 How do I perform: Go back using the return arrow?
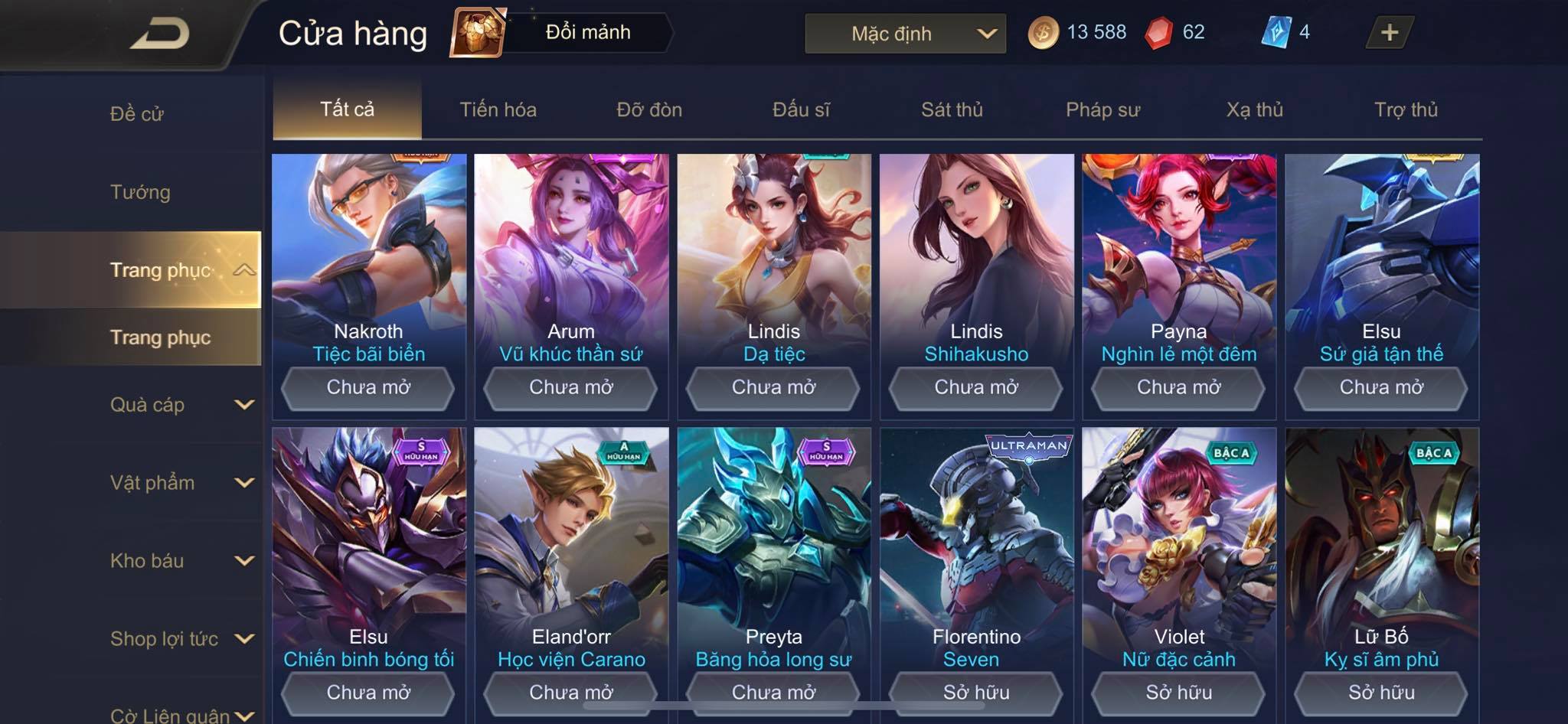pyautogui.click(x=159, y=34)
